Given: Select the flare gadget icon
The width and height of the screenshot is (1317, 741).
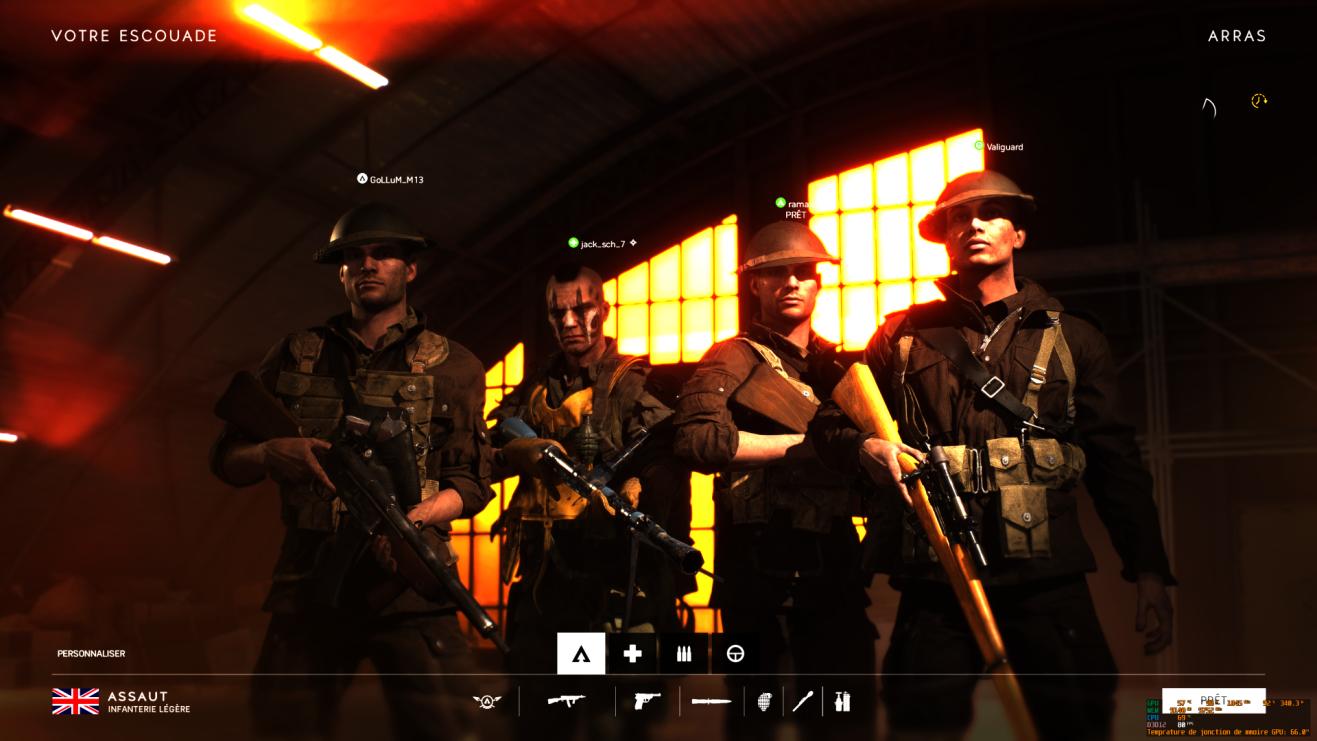Looking at the screenshot, I should pos(801,703).
